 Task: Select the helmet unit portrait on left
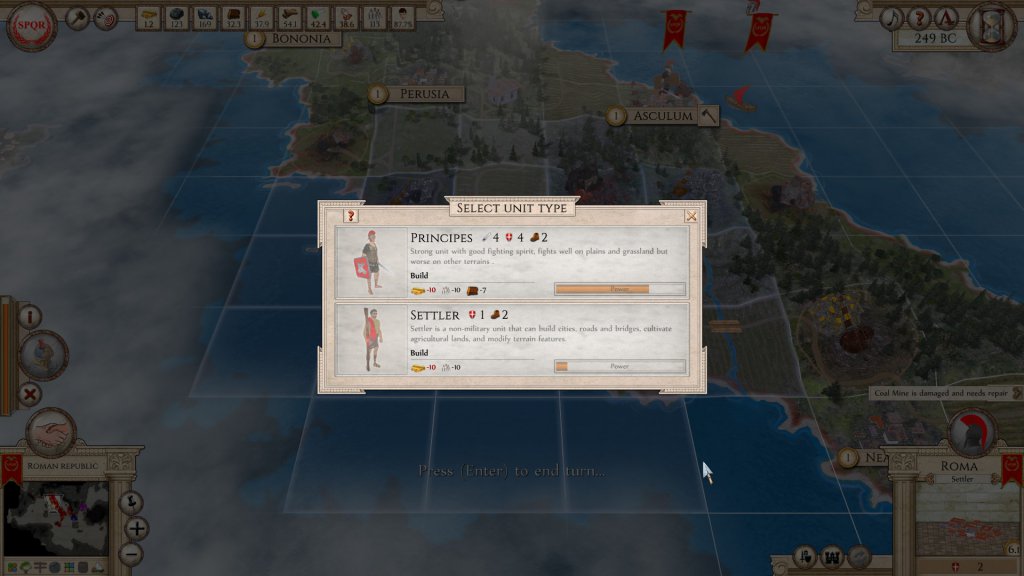45,355
